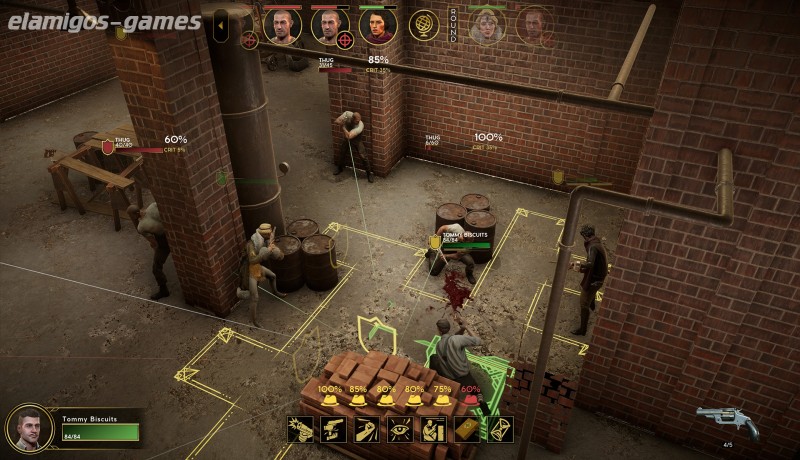
Task: Open the globe icon in the top bar
Action: pyautogui.click(x=424, y=24)
